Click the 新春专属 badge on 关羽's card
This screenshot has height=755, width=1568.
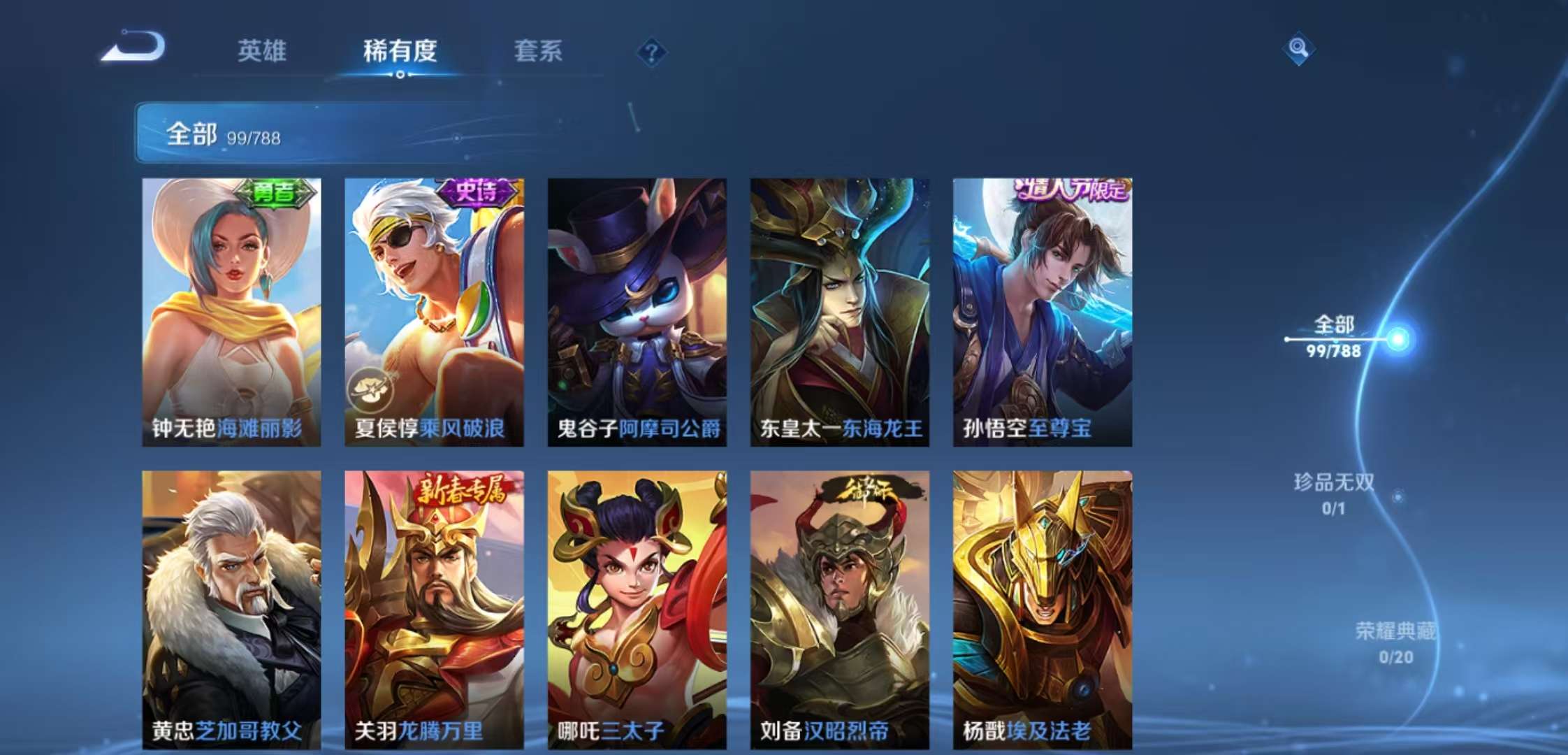click(x=463, y=491)
